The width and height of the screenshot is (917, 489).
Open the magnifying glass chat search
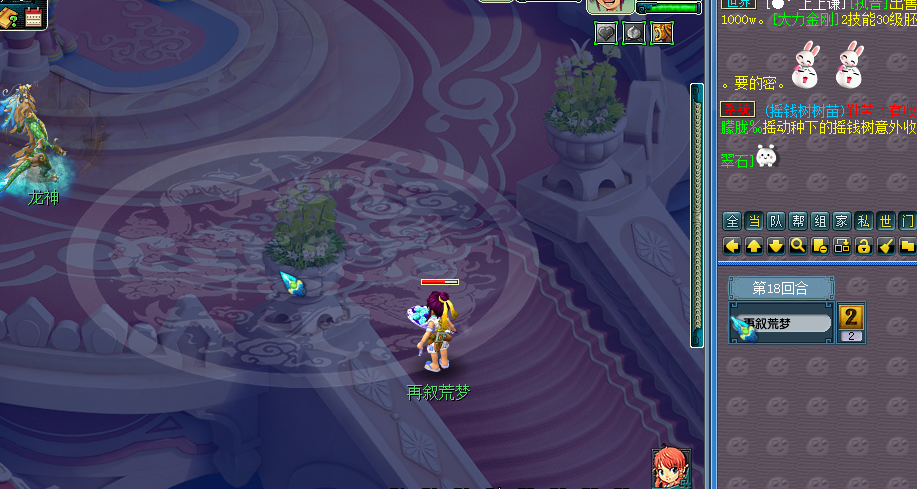coord(798,245)
